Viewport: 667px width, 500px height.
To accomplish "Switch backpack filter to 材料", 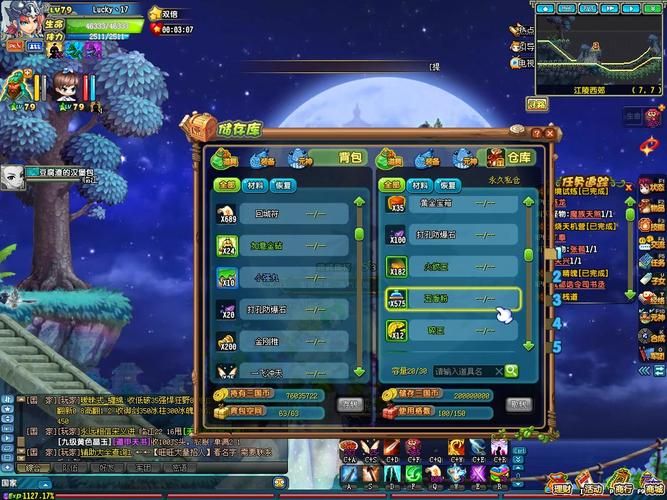I will 255,185.
